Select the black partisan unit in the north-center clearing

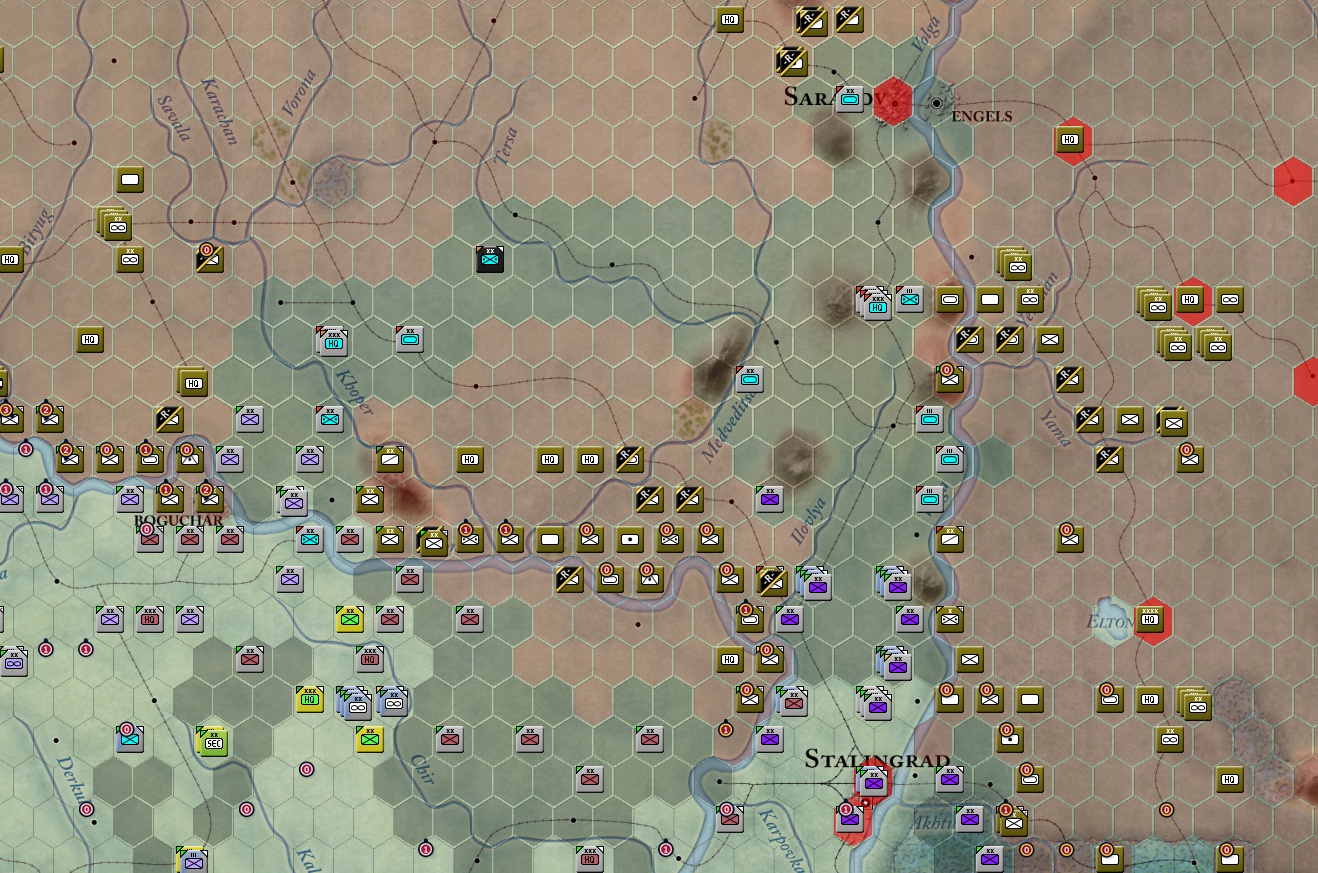point(489,258)
